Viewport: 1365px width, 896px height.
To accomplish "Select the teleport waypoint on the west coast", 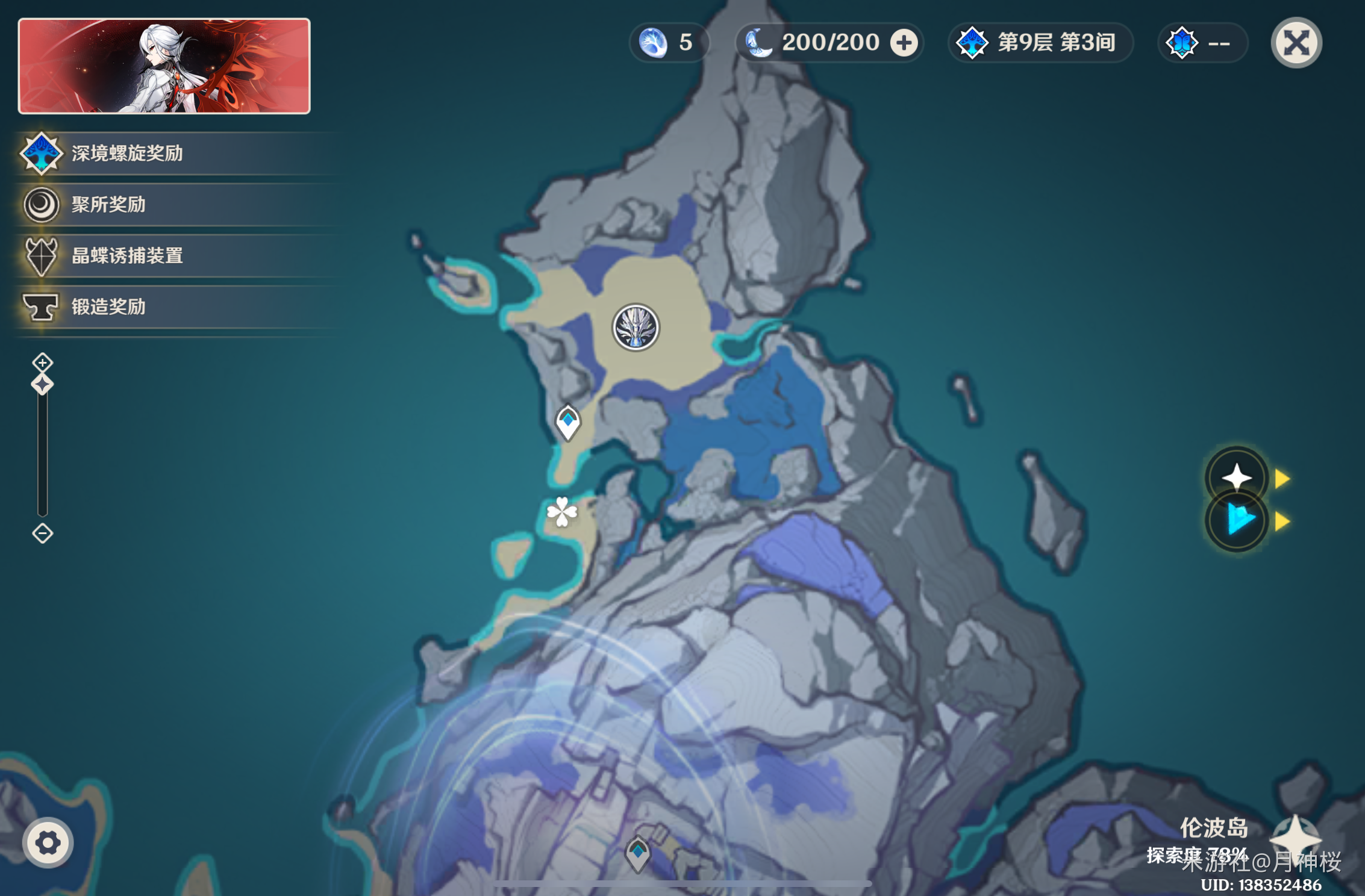I will 567,423.
